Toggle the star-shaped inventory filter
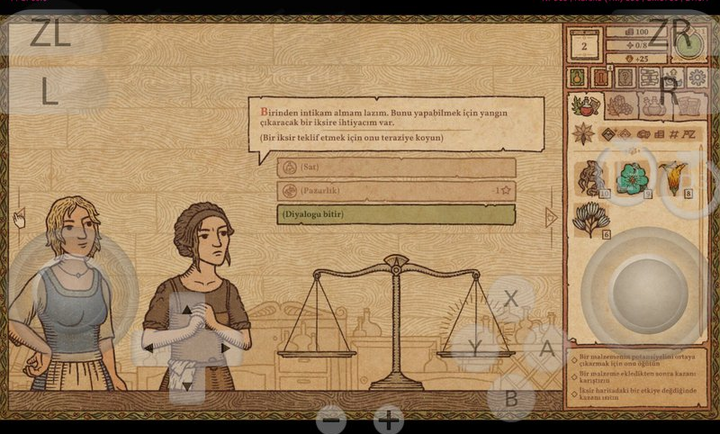The width and height of the screenshot is (720, 434). pyautogui.click(x=583, y=134)
